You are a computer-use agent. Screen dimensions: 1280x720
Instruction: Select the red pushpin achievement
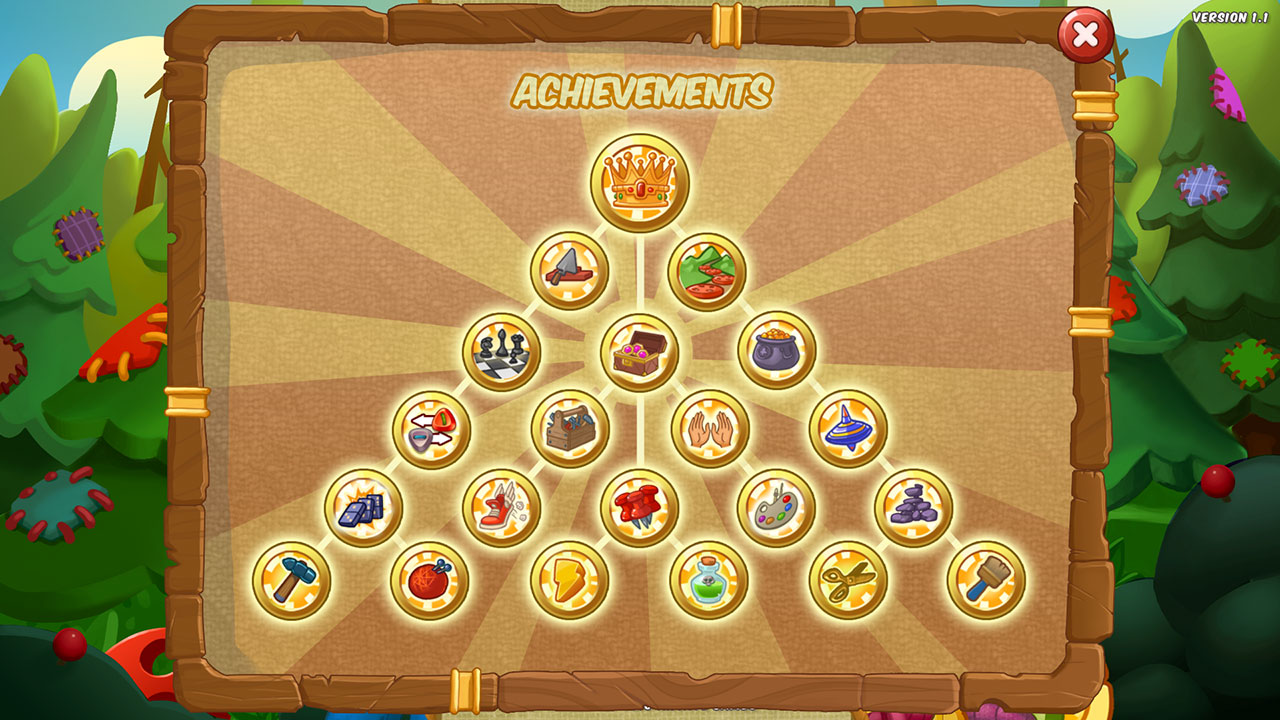tap(640, 508)
